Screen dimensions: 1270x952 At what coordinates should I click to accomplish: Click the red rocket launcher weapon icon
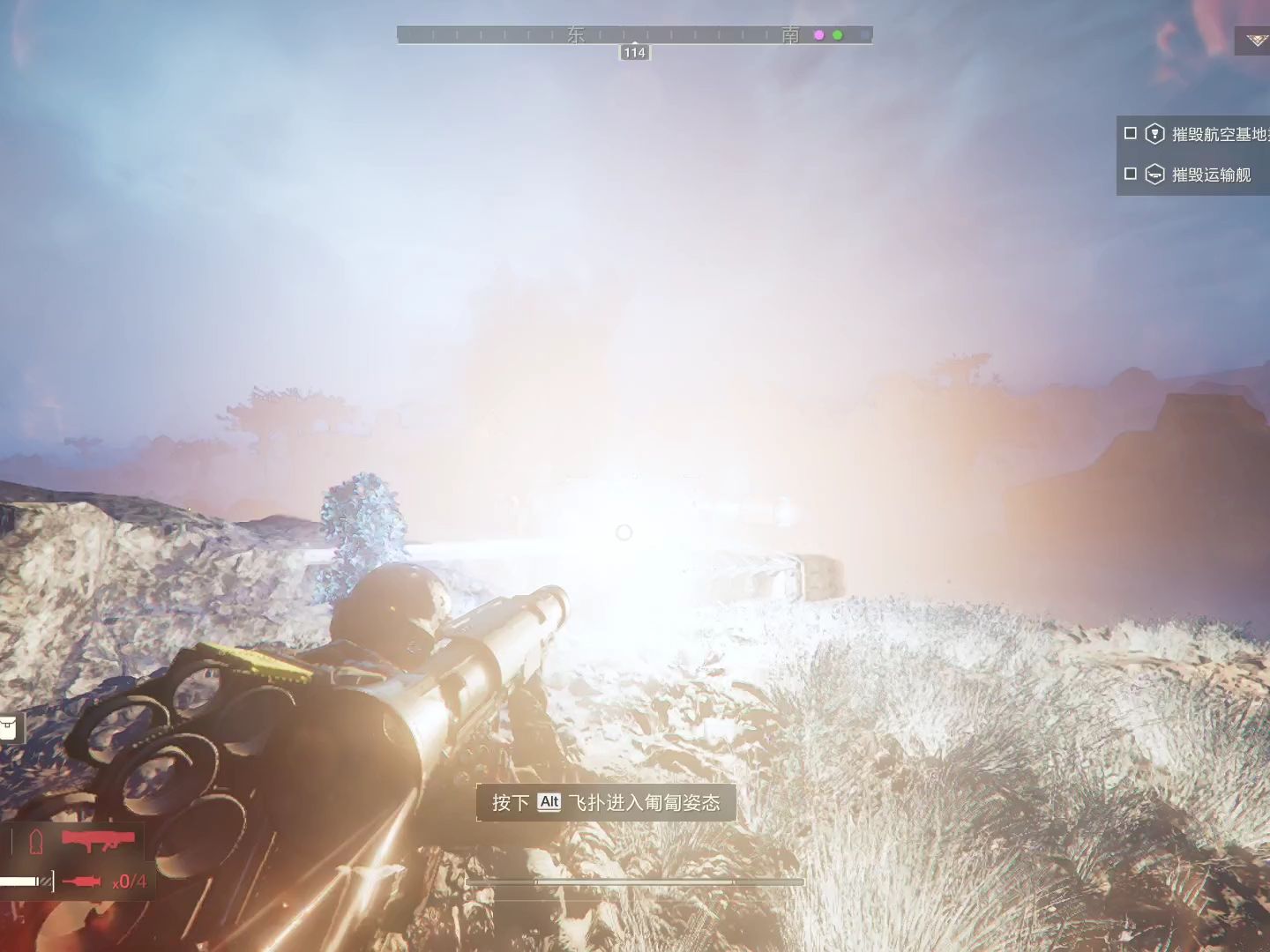(x=99, y=838)
